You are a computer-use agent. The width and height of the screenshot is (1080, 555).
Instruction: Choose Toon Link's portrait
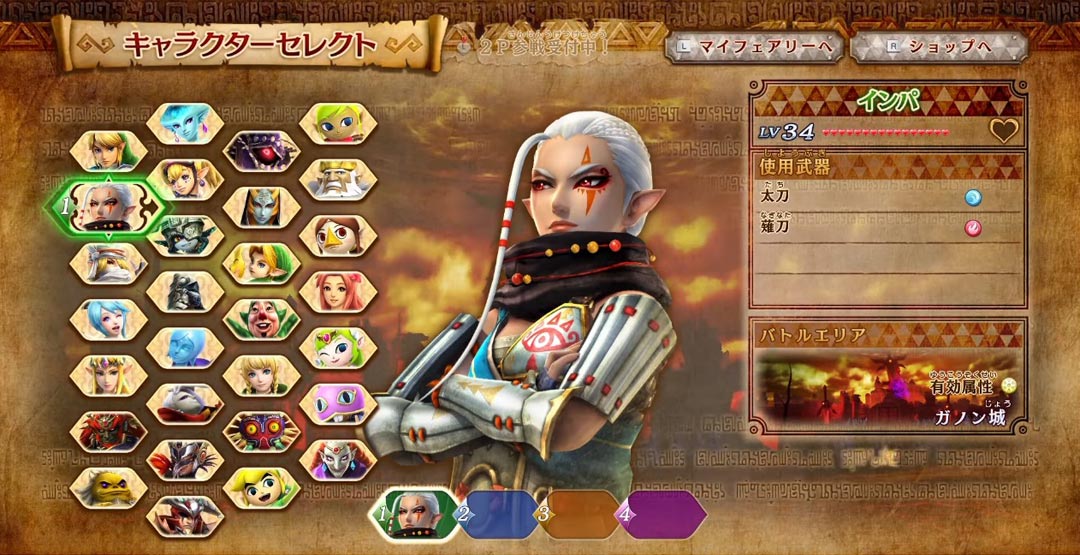[x=261, y=487]
